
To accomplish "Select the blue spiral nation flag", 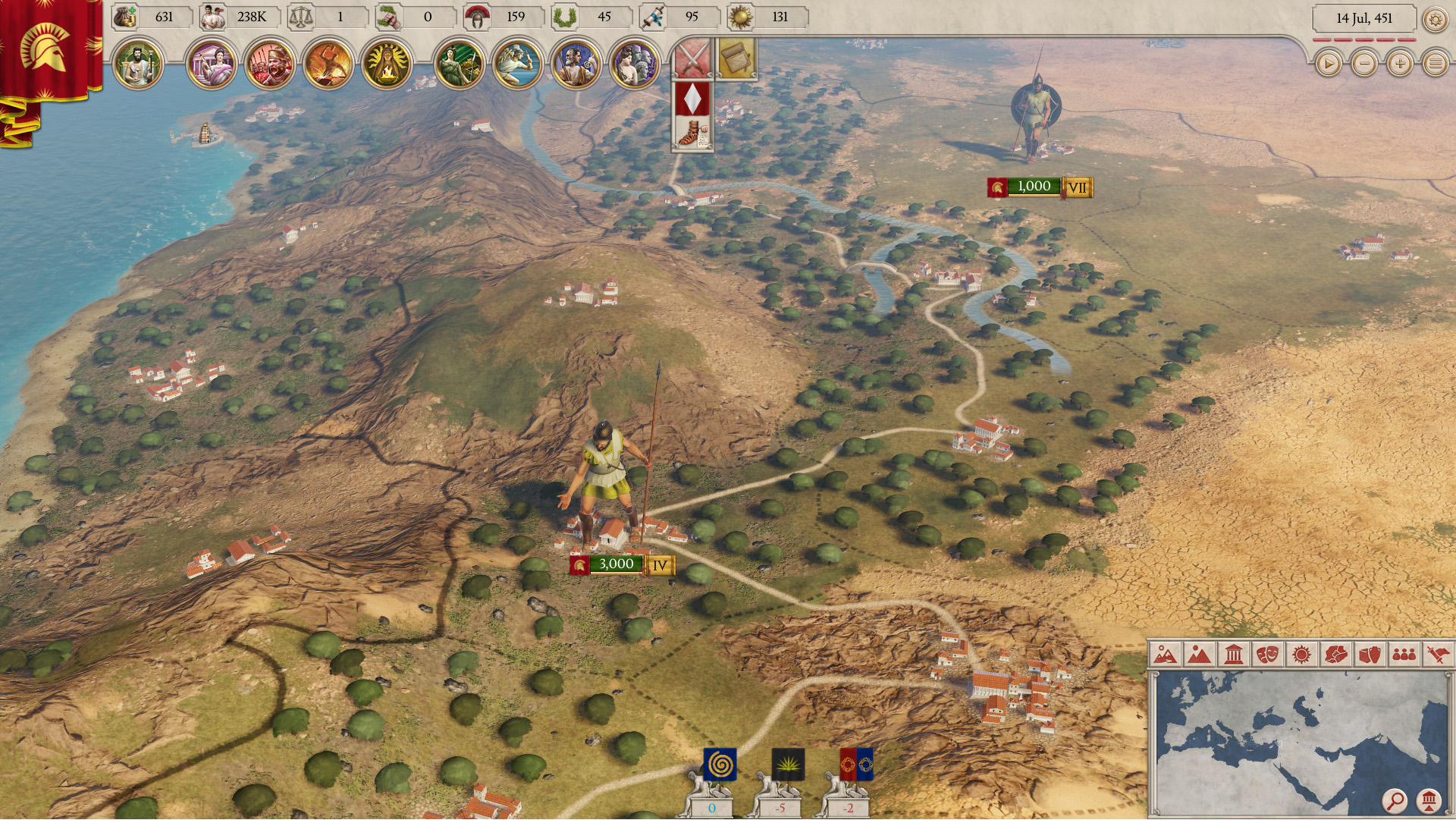I will tap(719, 765).
